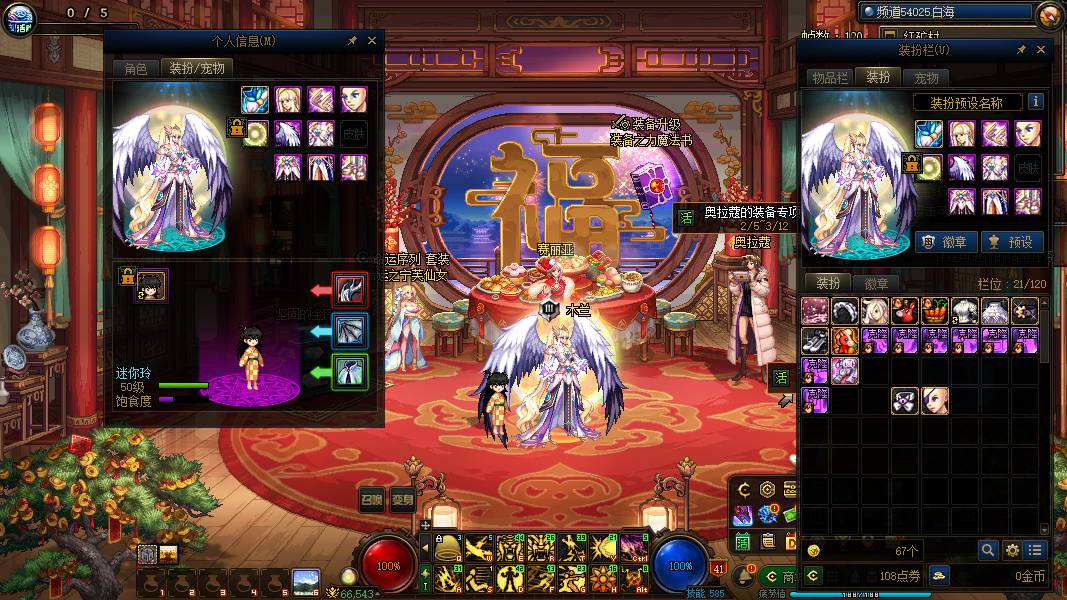The image size is (1067, 600).
Task: Select the blonde hair costume slot in 装扮栏
Action: point(962,134)
